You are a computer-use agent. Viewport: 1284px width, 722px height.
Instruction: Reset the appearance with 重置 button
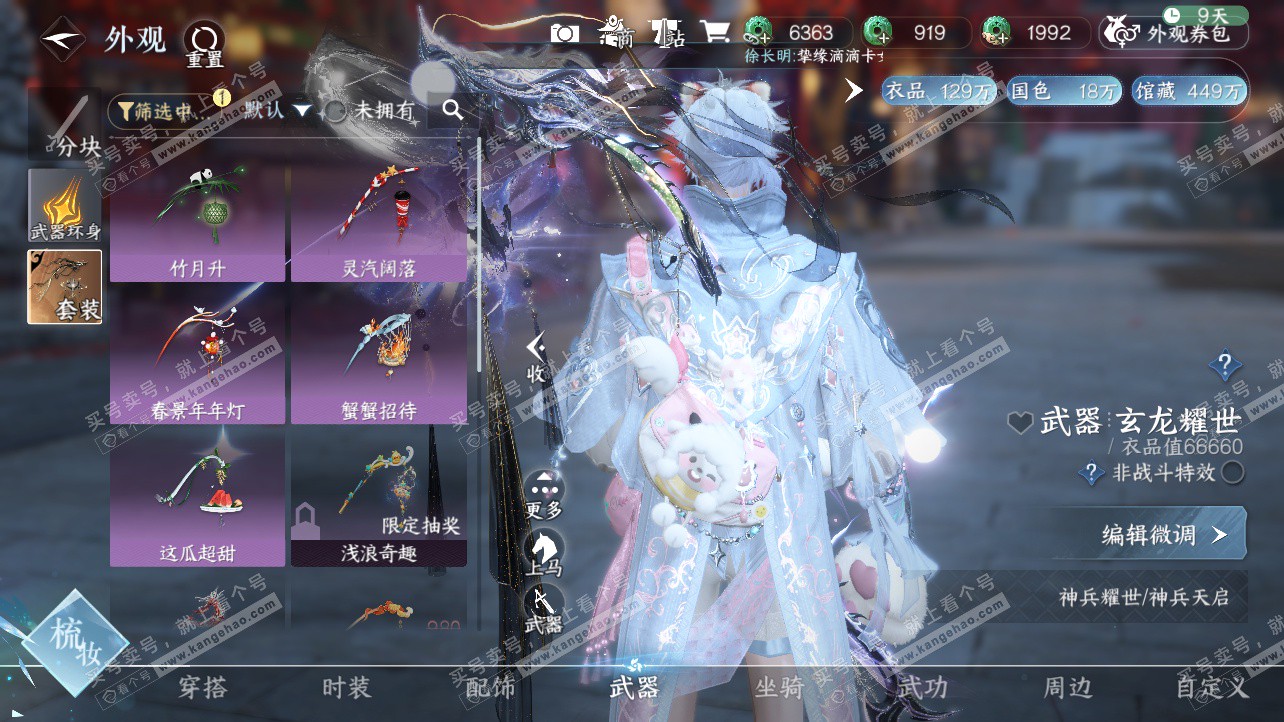click(x=204, y=44)
